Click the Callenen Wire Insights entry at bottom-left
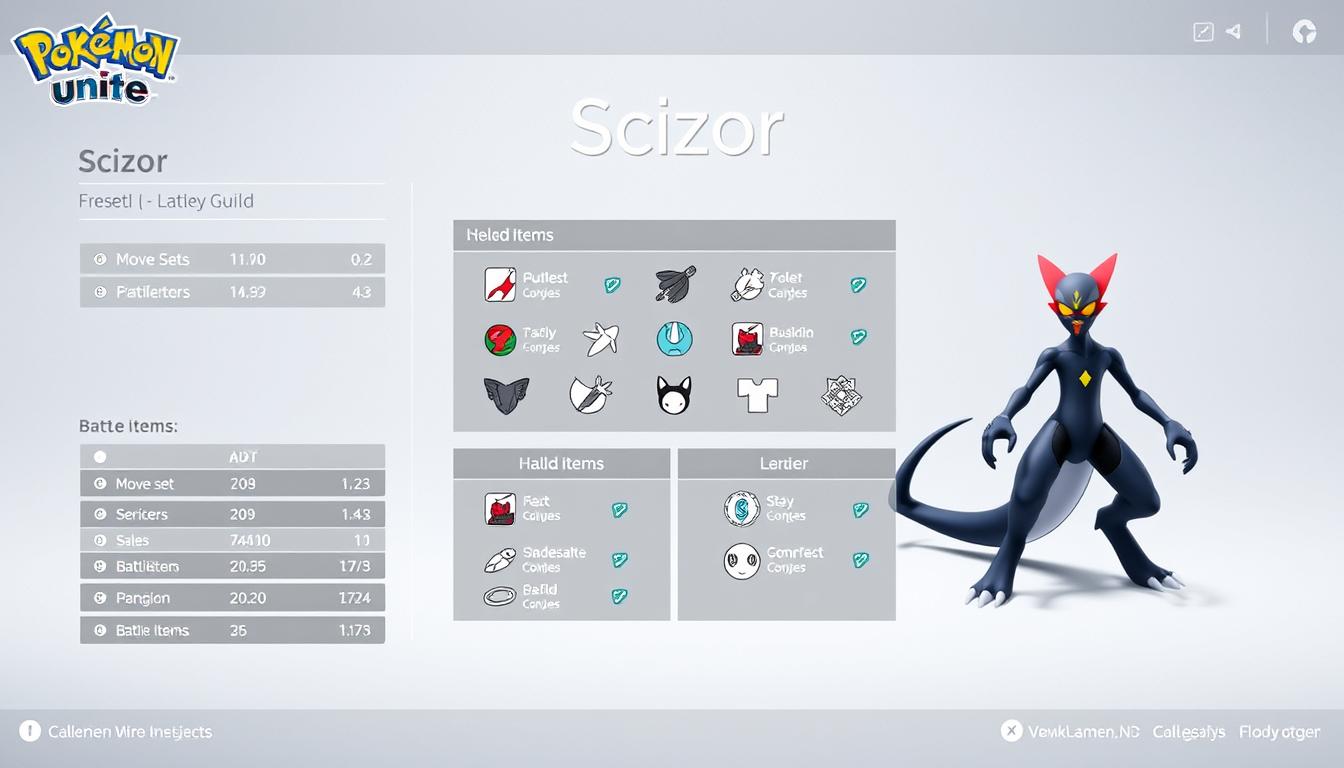This screenshot has width=1344, height=768. pos(113,731)
